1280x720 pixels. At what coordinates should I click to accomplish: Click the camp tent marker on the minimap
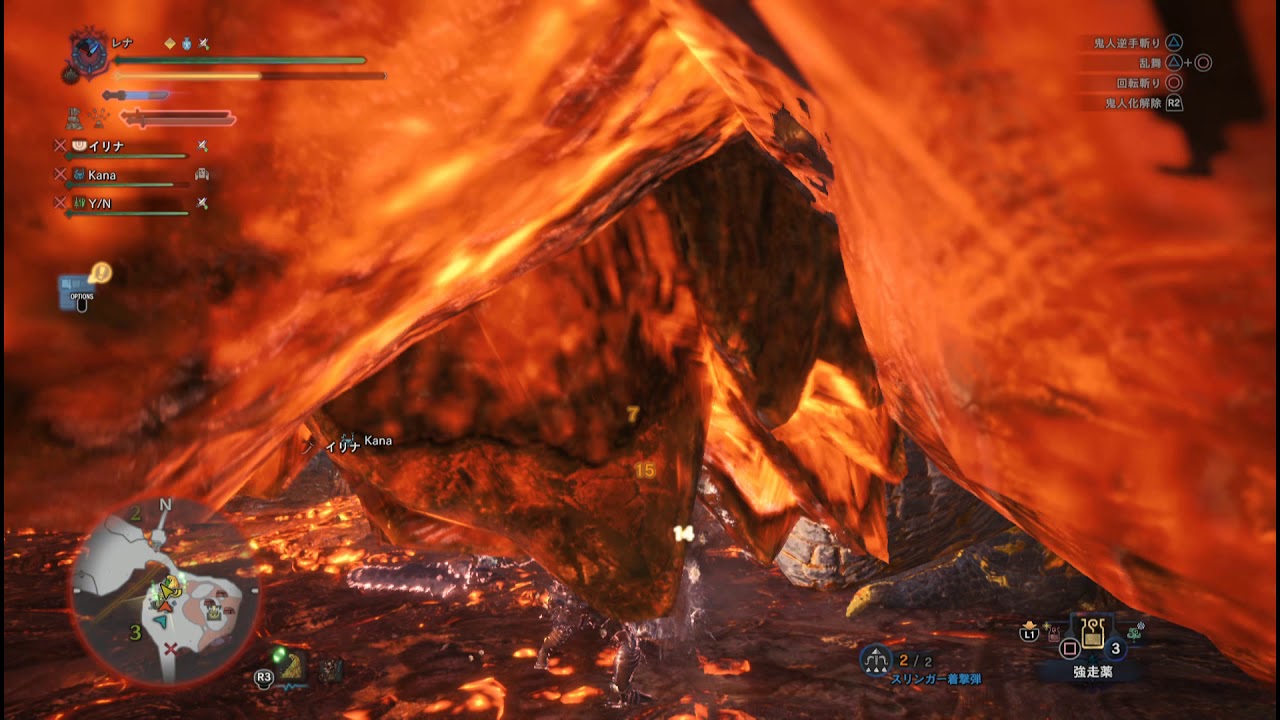[213, 614]
